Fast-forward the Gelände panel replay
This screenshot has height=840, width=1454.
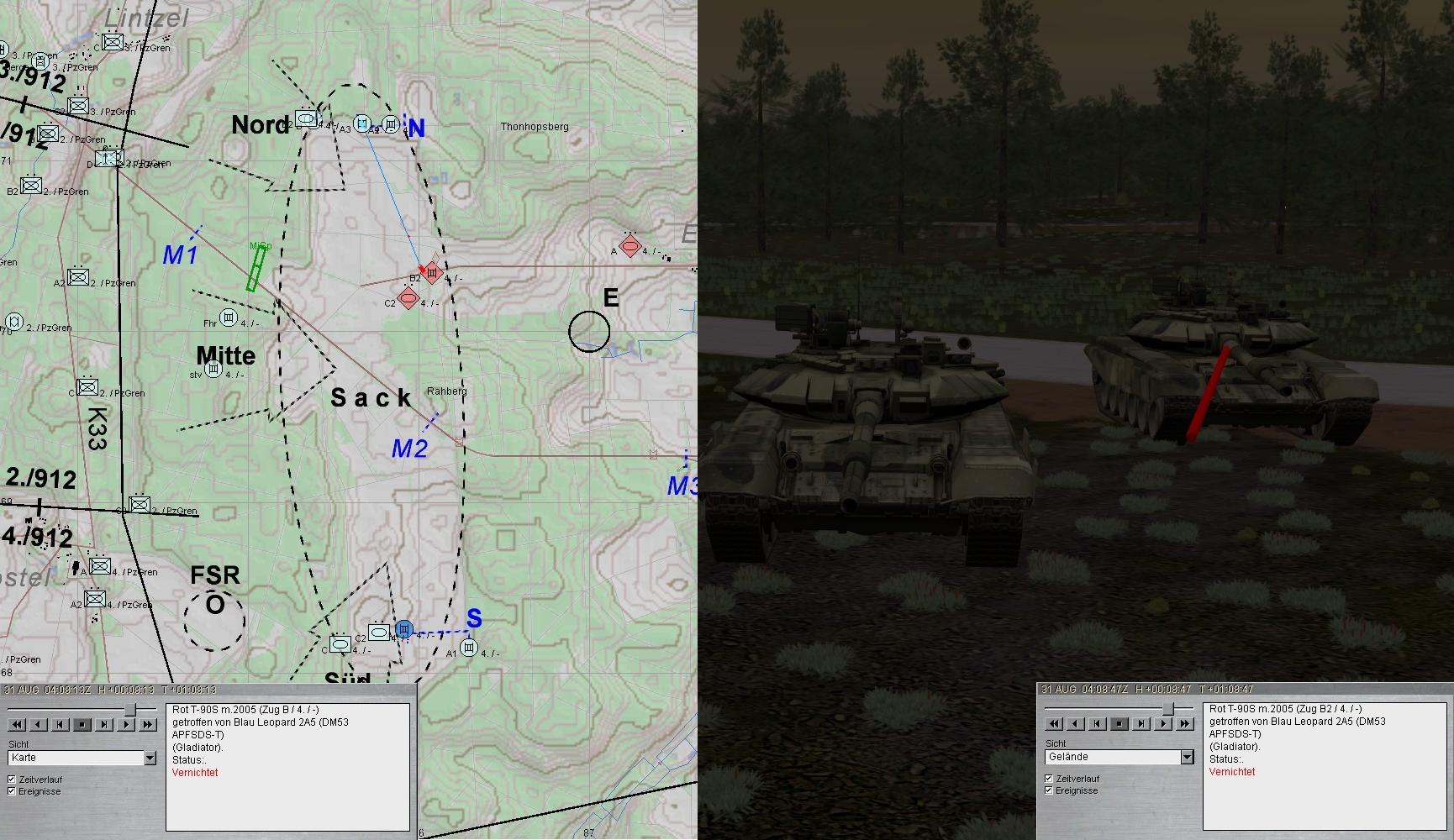tap(1184, 723)
